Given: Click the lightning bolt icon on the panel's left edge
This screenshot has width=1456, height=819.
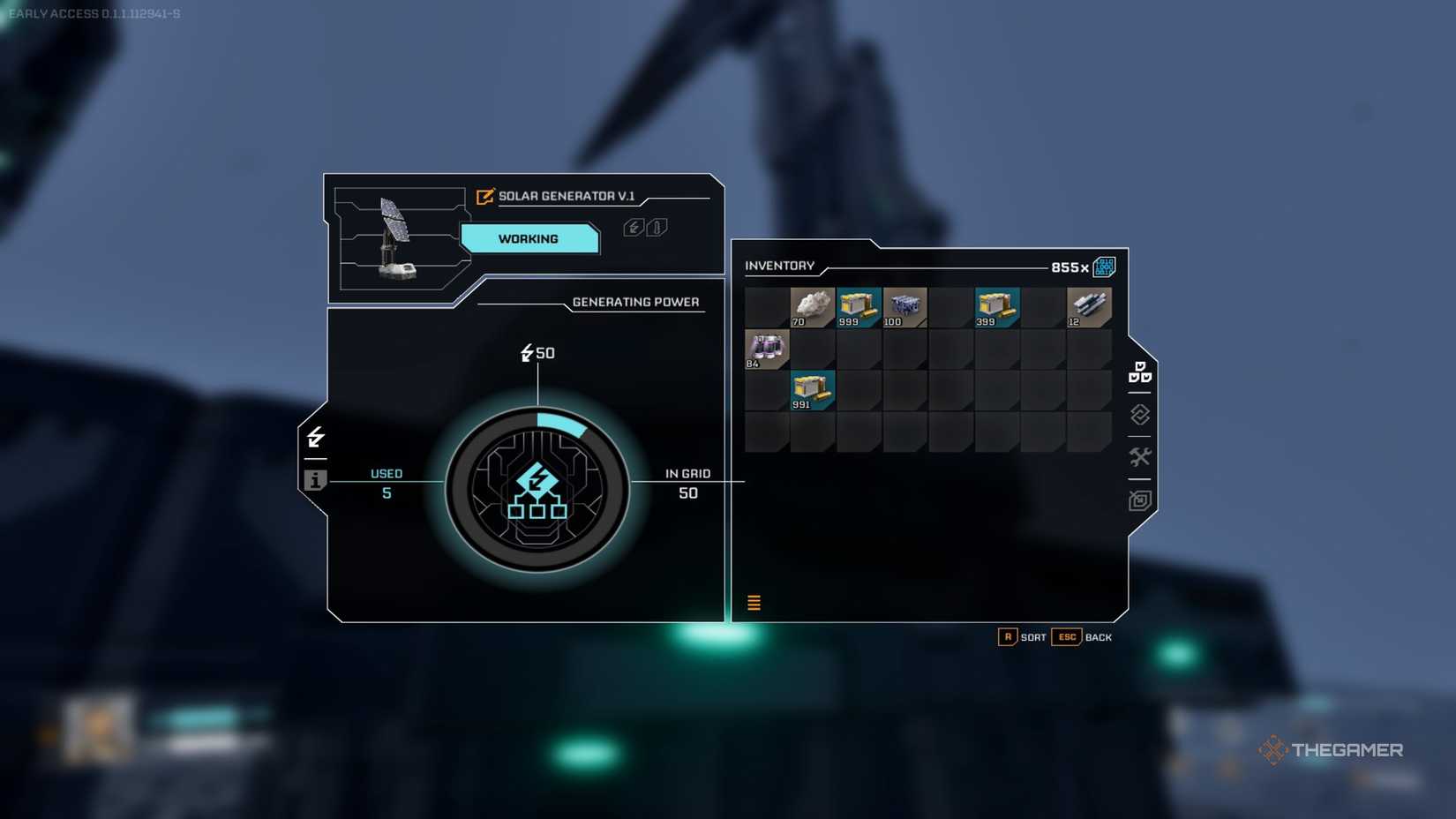Looking at the screenshot, I should pos(316,438).
